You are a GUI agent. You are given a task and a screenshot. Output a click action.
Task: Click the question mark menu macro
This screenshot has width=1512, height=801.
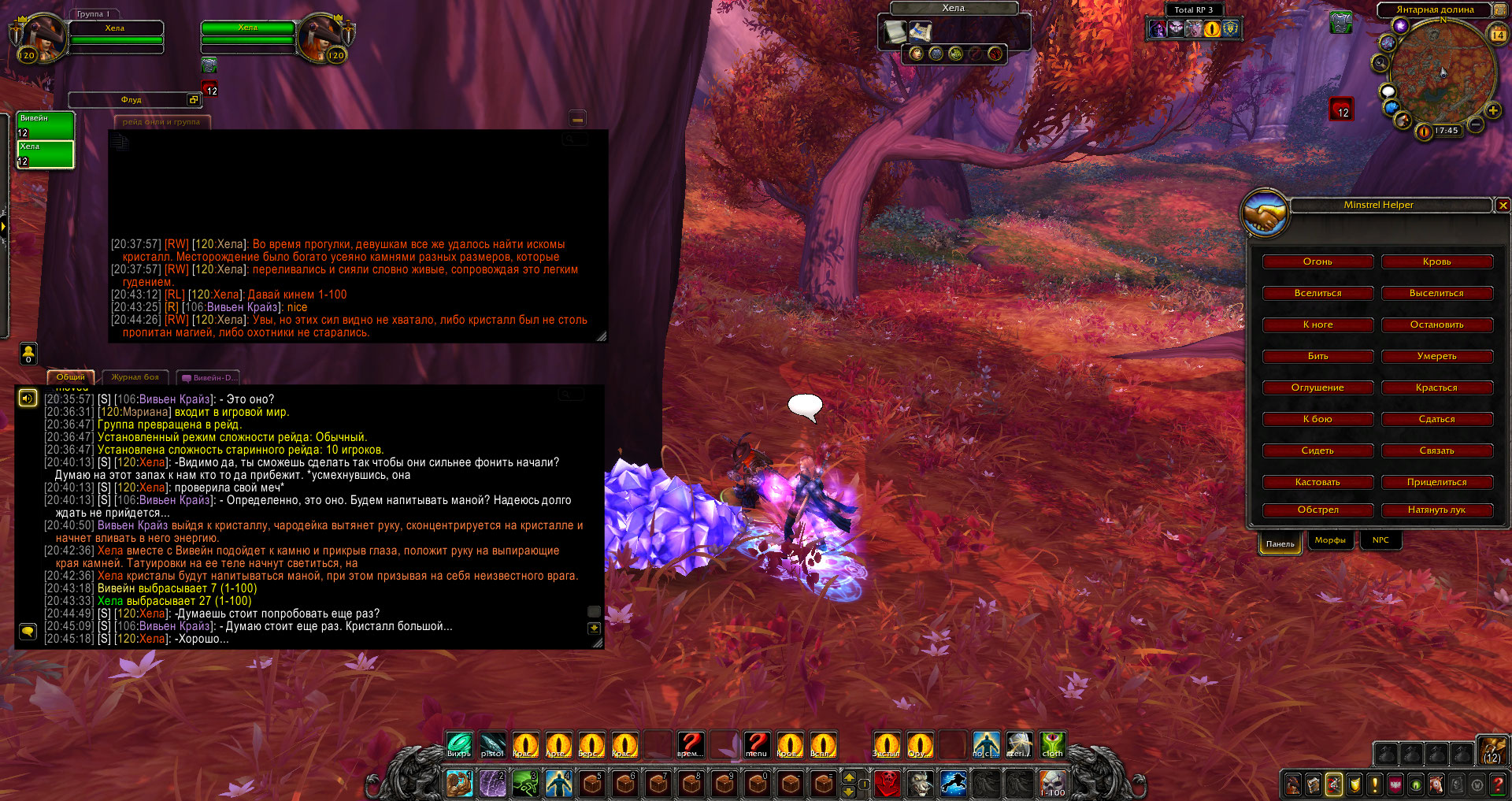756,744
